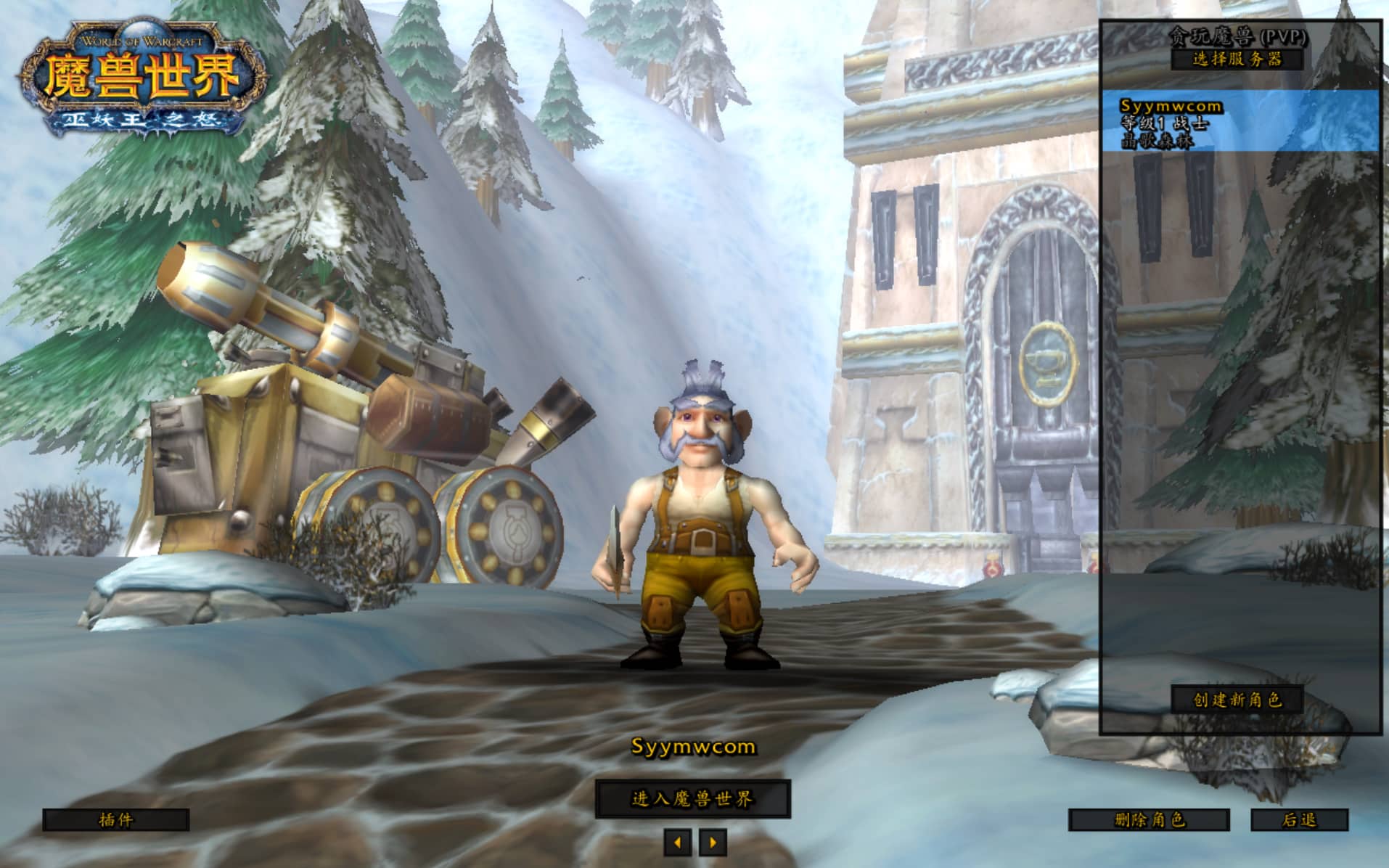Go back with the 后退 button
Screen dimensions: 1389x868
click(1299, 820)
